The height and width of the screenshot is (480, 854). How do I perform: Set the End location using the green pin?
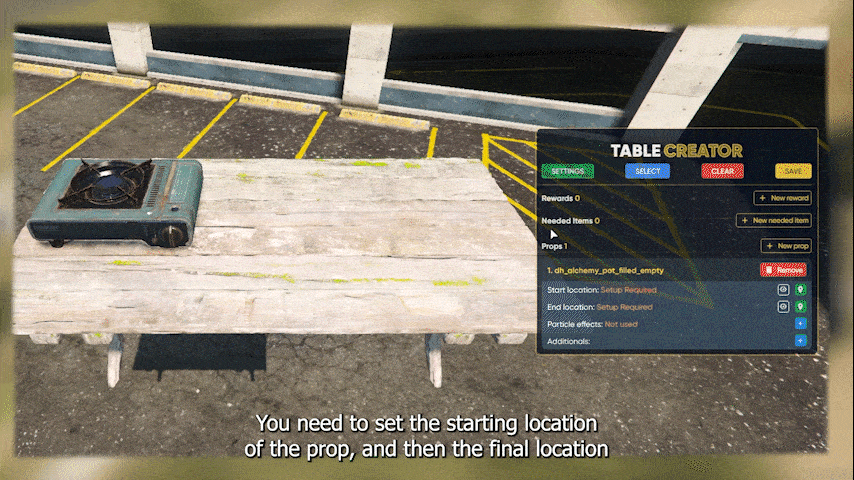tap(801, 307)
